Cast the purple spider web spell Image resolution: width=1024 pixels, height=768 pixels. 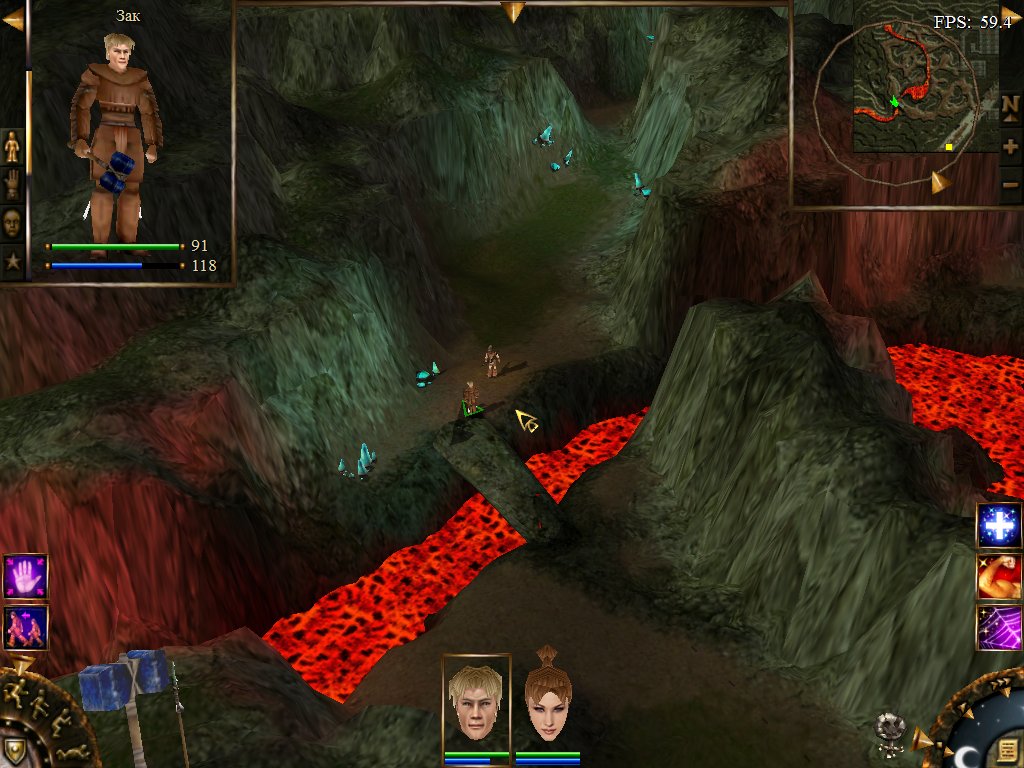tap(999, 628)
